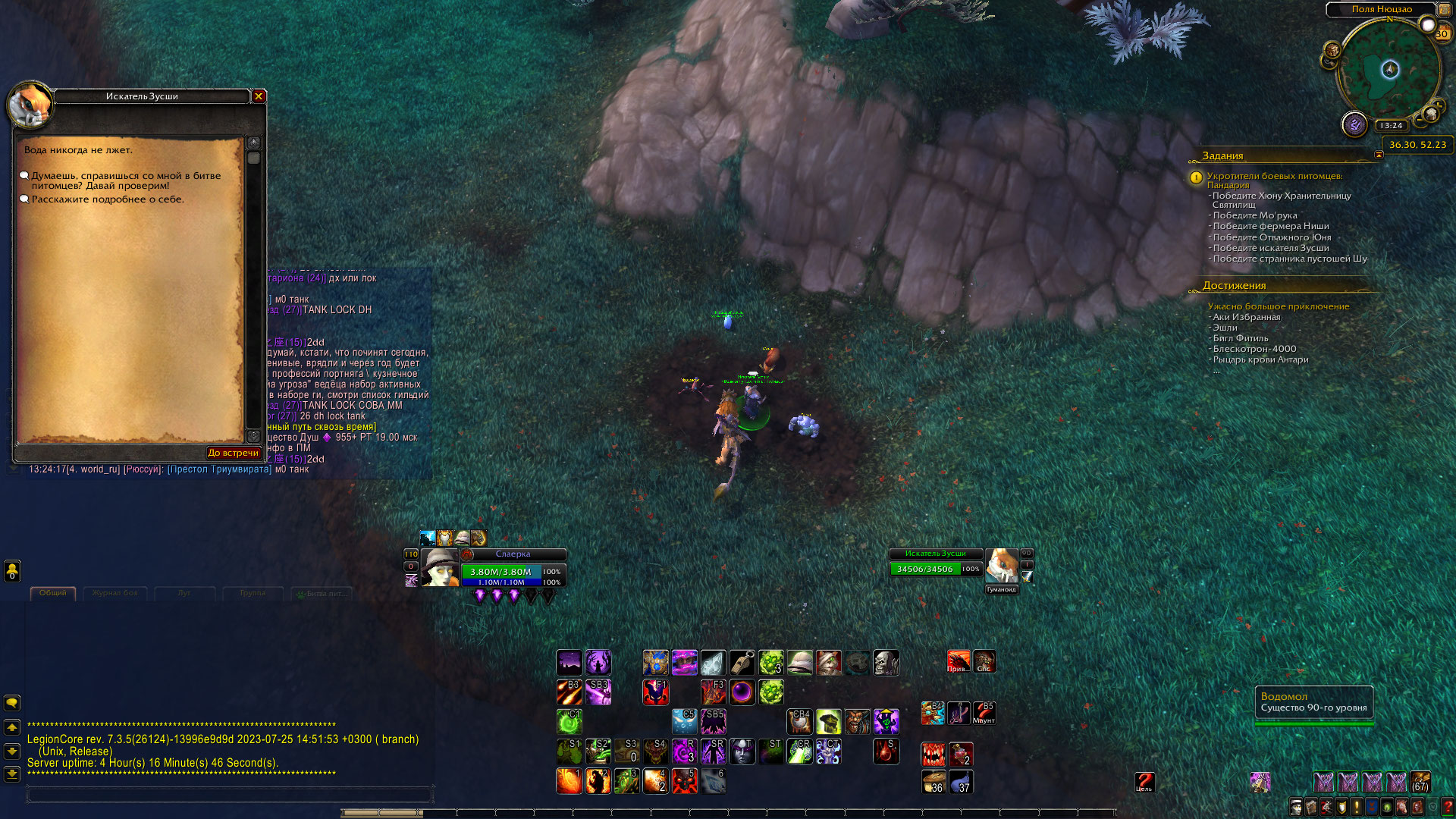This screenshot has height=819, width=1456.
Task: Open the red question mark help menu
Action: tap(1448, 806)
